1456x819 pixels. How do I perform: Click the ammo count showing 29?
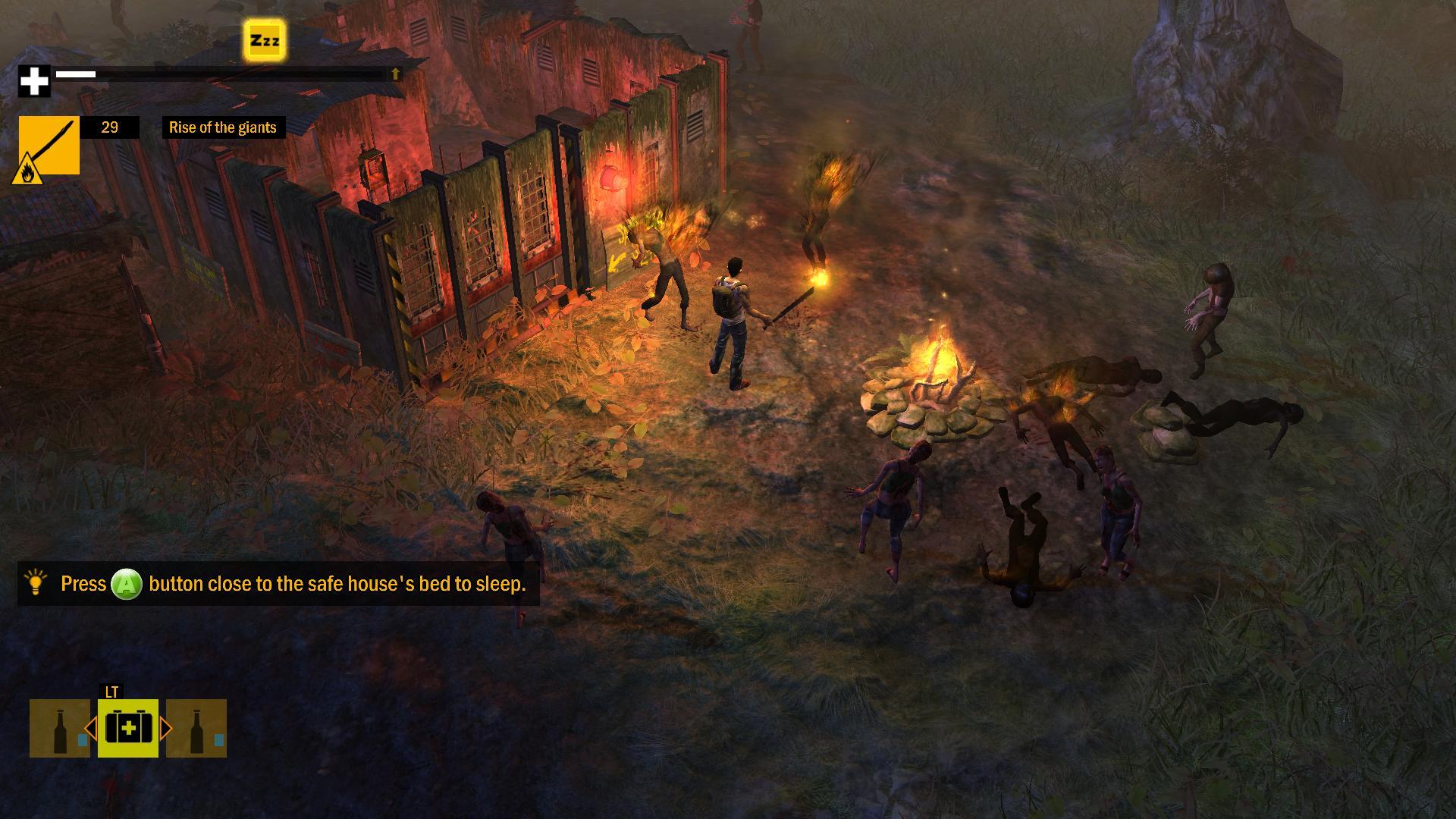(111, 127)
